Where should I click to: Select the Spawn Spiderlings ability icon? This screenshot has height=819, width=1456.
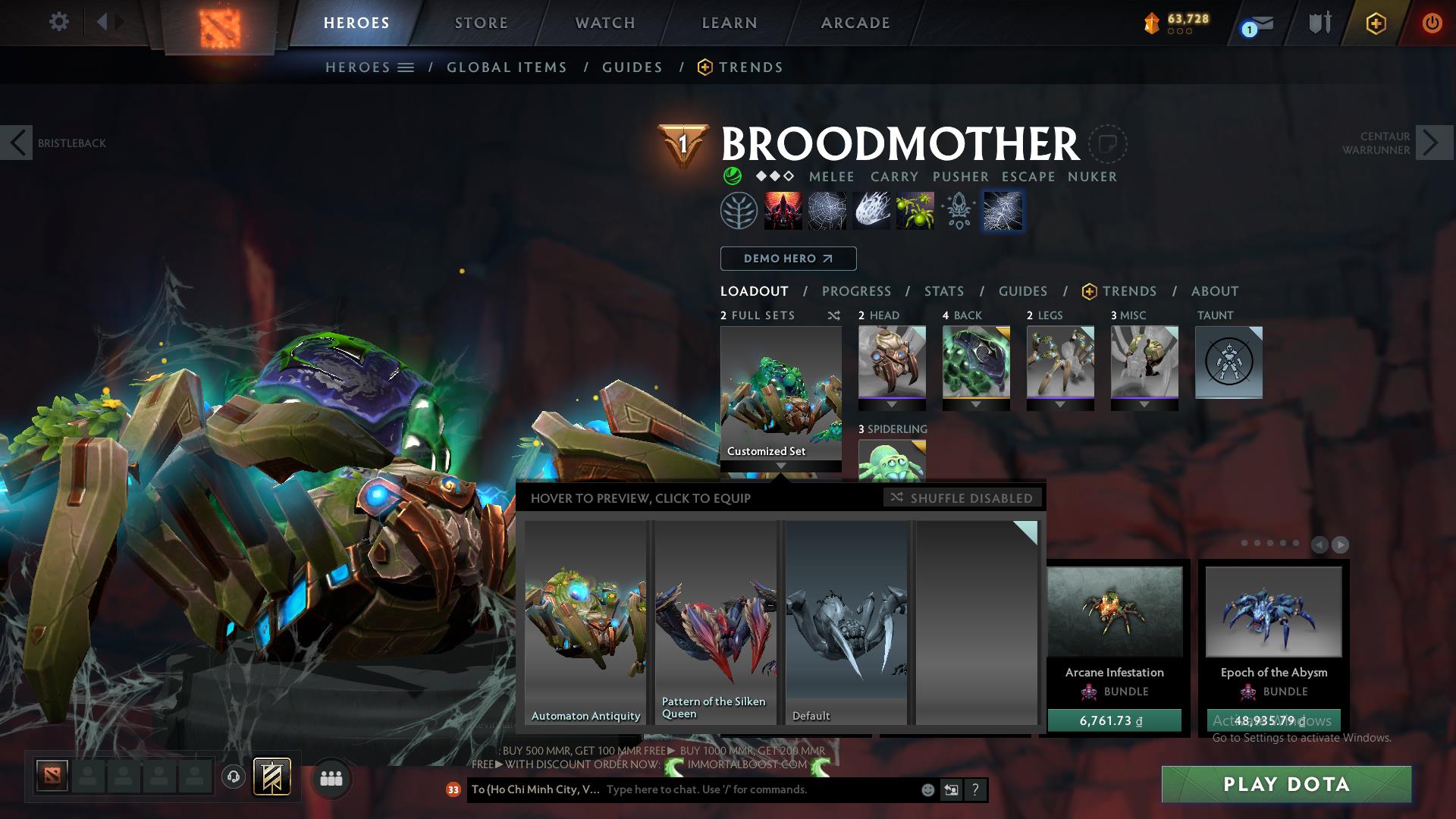[x=915, y=211]
